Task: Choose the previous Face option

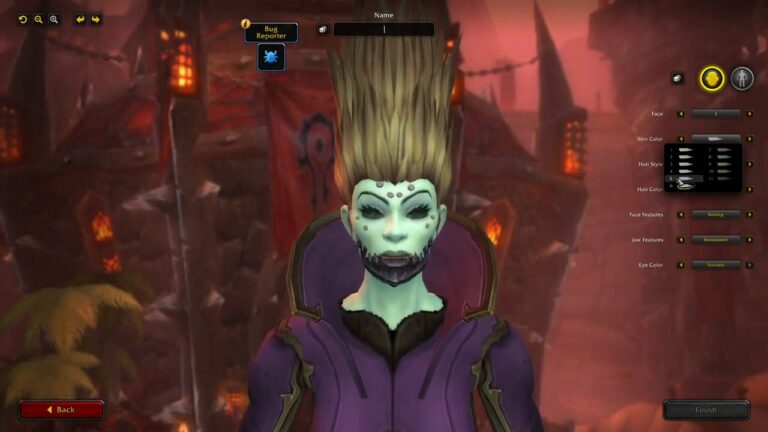Action: click(x=681, y=114)
